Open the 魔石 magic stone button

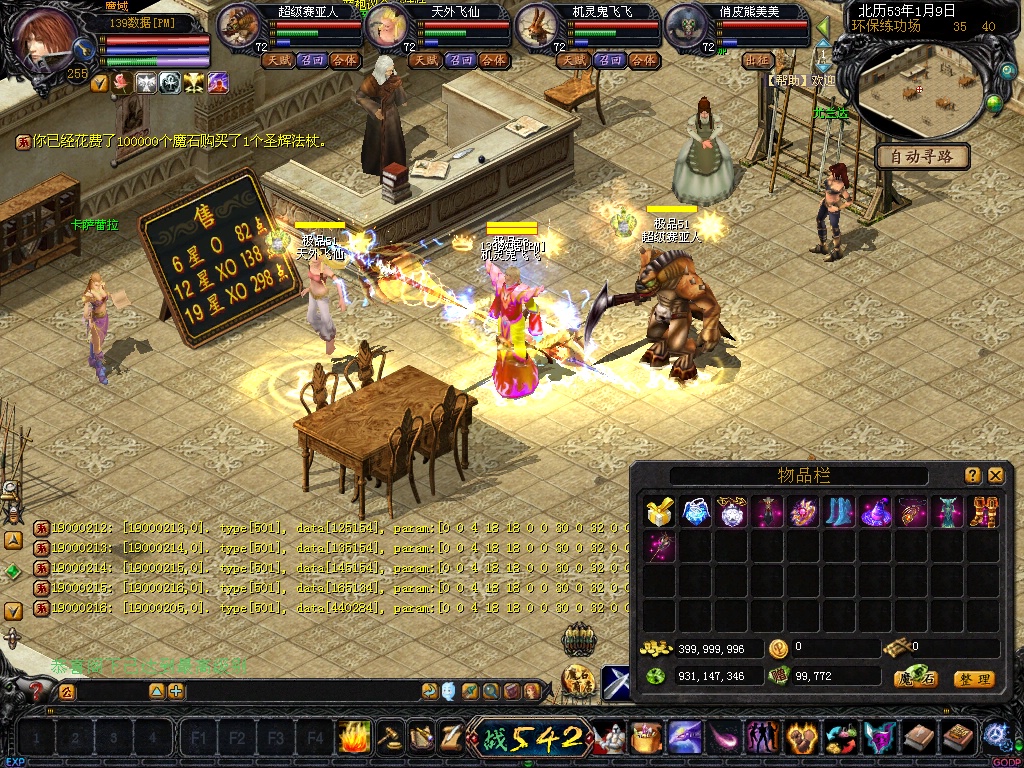click(916, 679)
